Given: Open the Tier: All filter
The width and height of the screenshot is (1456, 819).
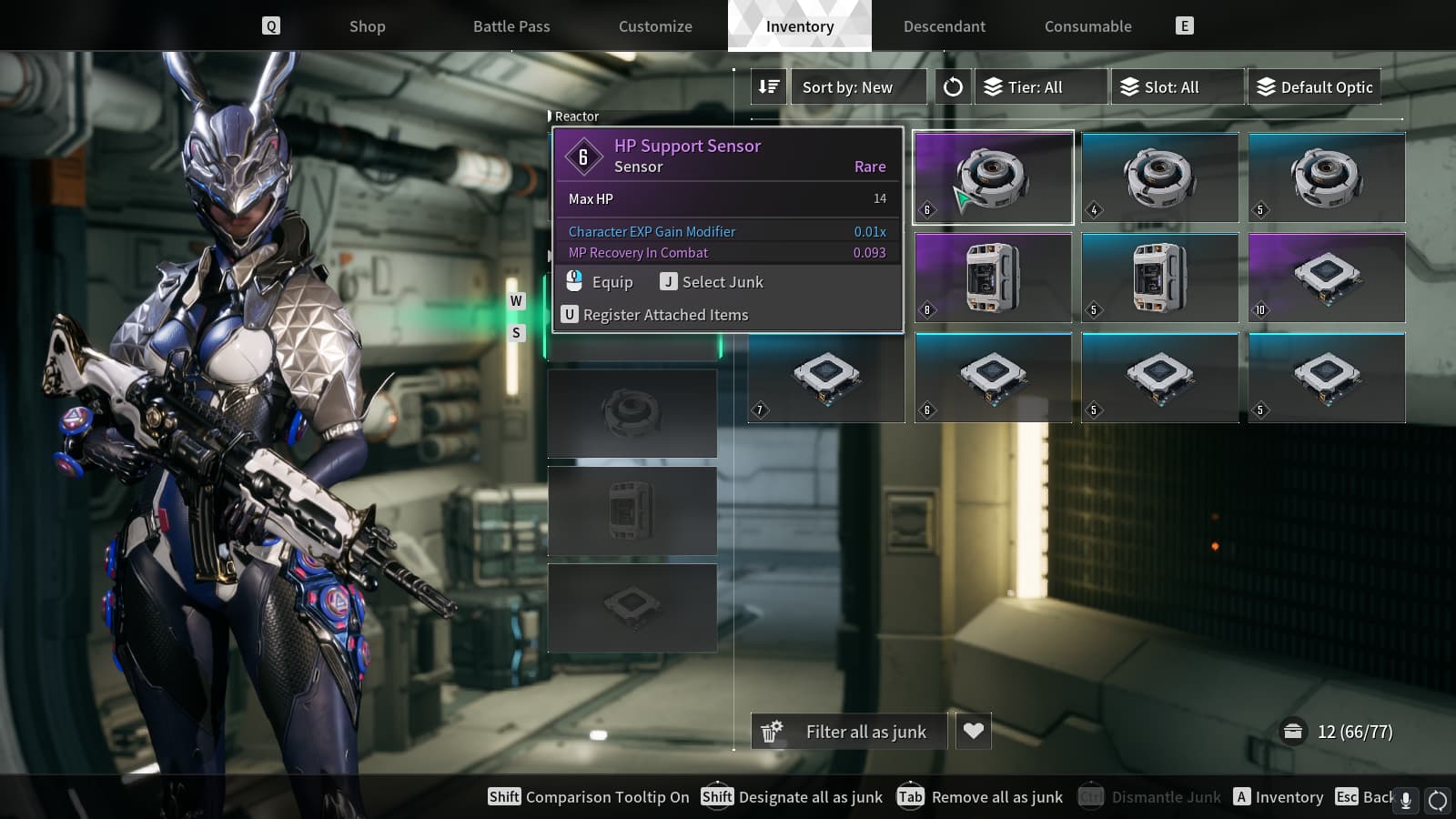Looking at the screenshot, I should [1041, 87].
